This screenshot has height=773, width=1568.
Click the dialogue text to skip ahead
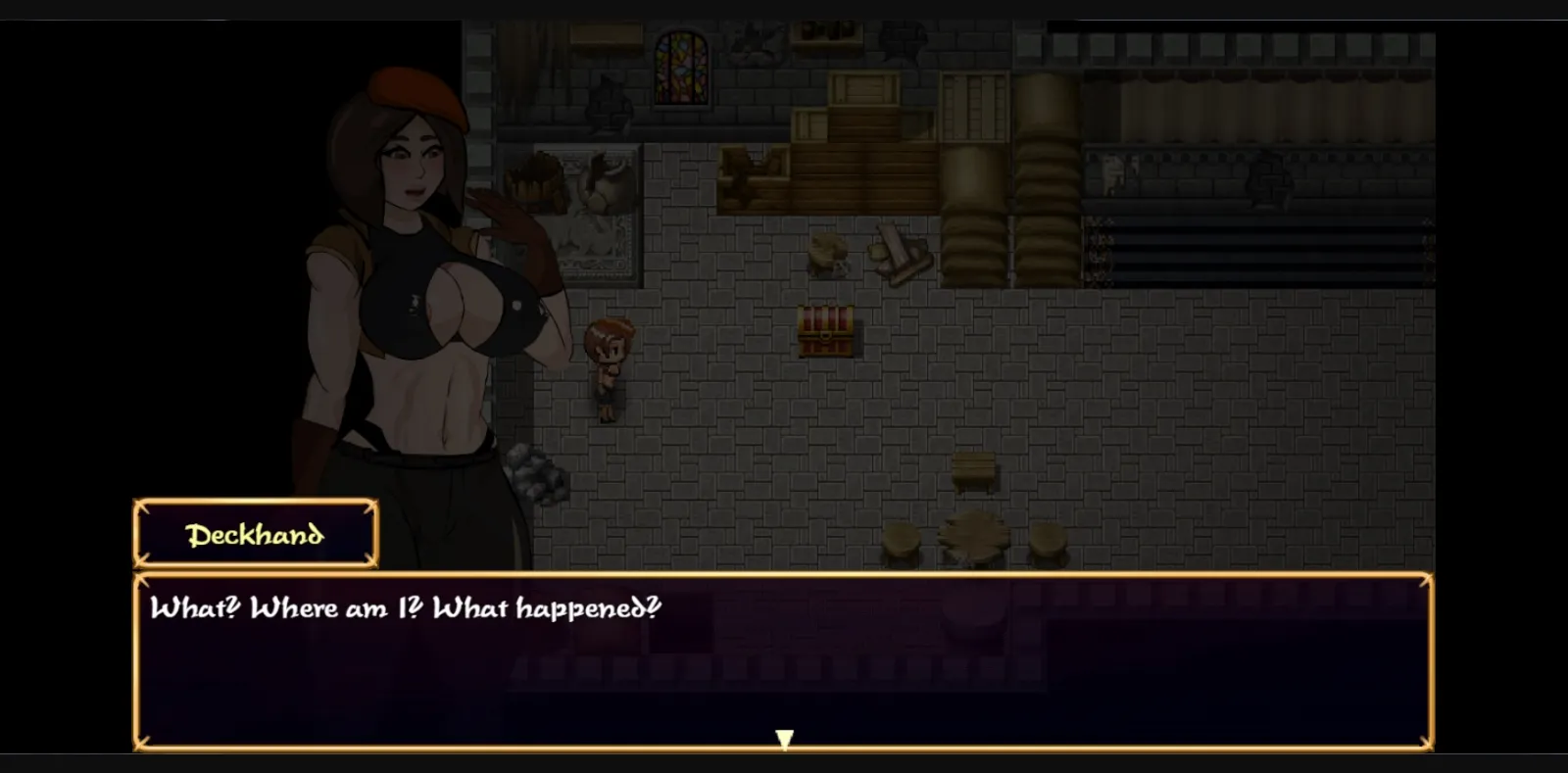[407, 608]
